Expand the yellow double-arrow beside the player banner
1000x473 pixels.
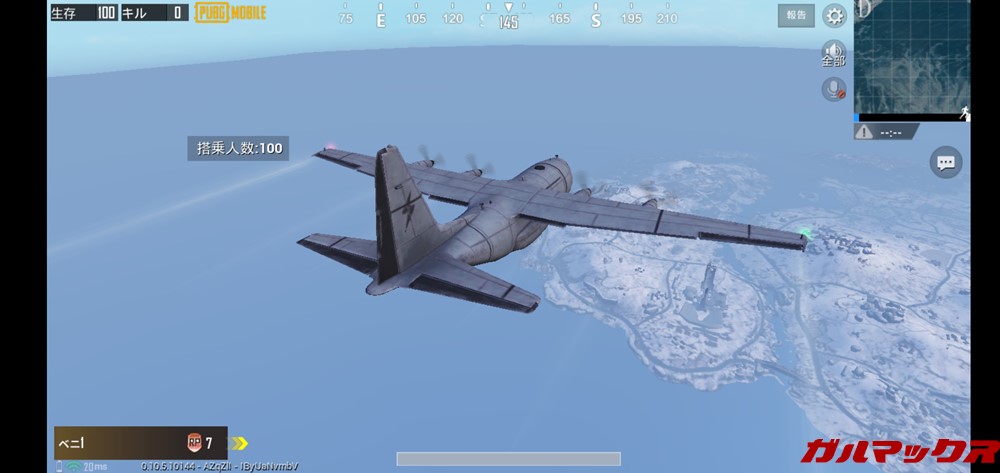[240, 443]
